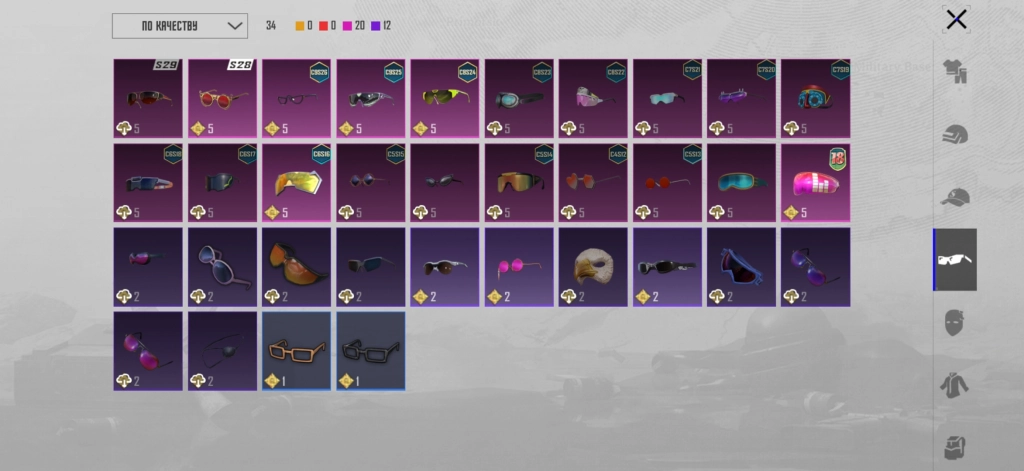This screenshot has height=471, width=1024.
Task: Choose the black eye patch item
Action: [222, 350]
